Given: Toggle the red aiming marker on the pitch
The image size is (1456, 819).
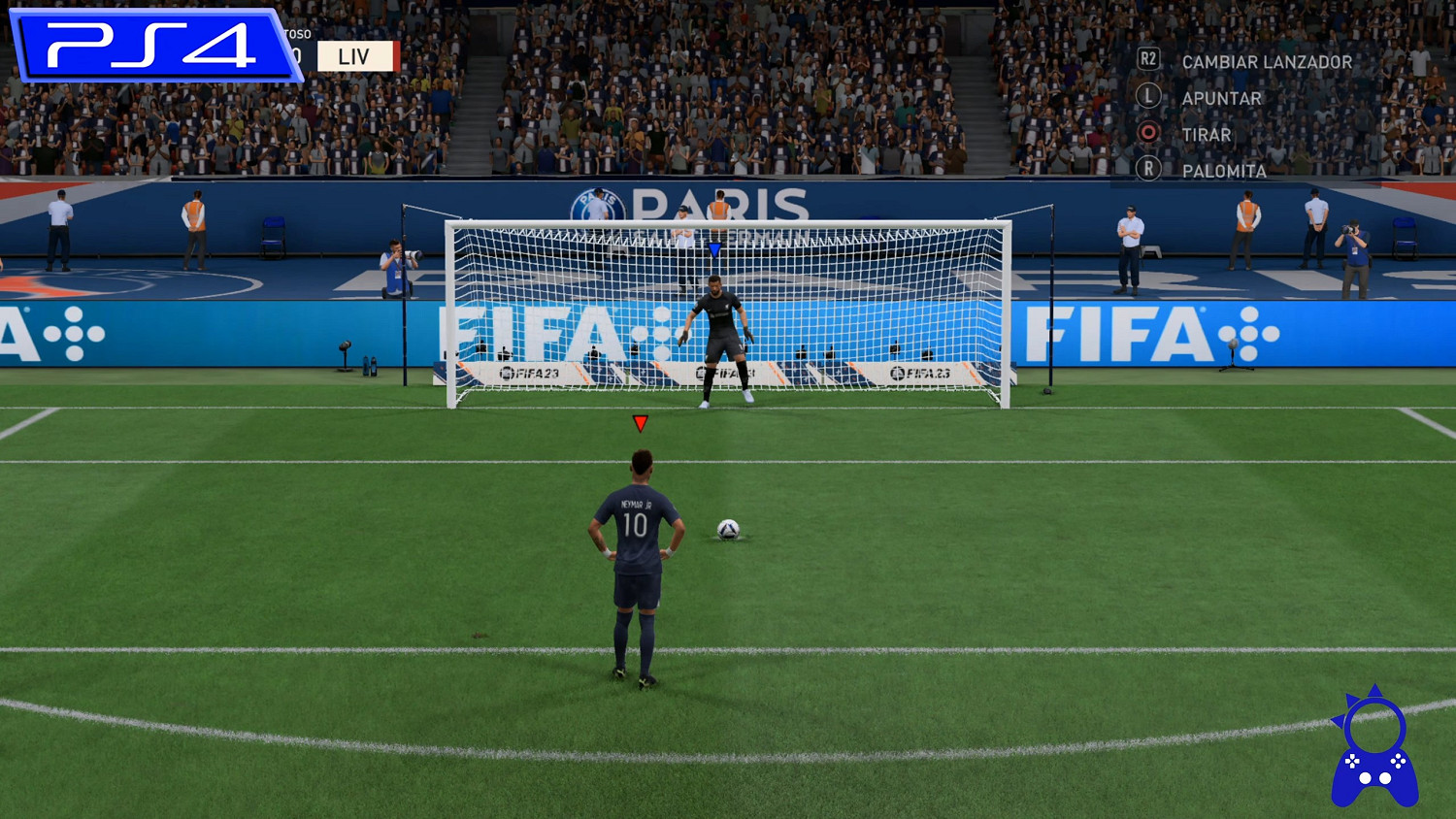Looking at the screenshot, I should pyautogui.click(x=642, y=421).
